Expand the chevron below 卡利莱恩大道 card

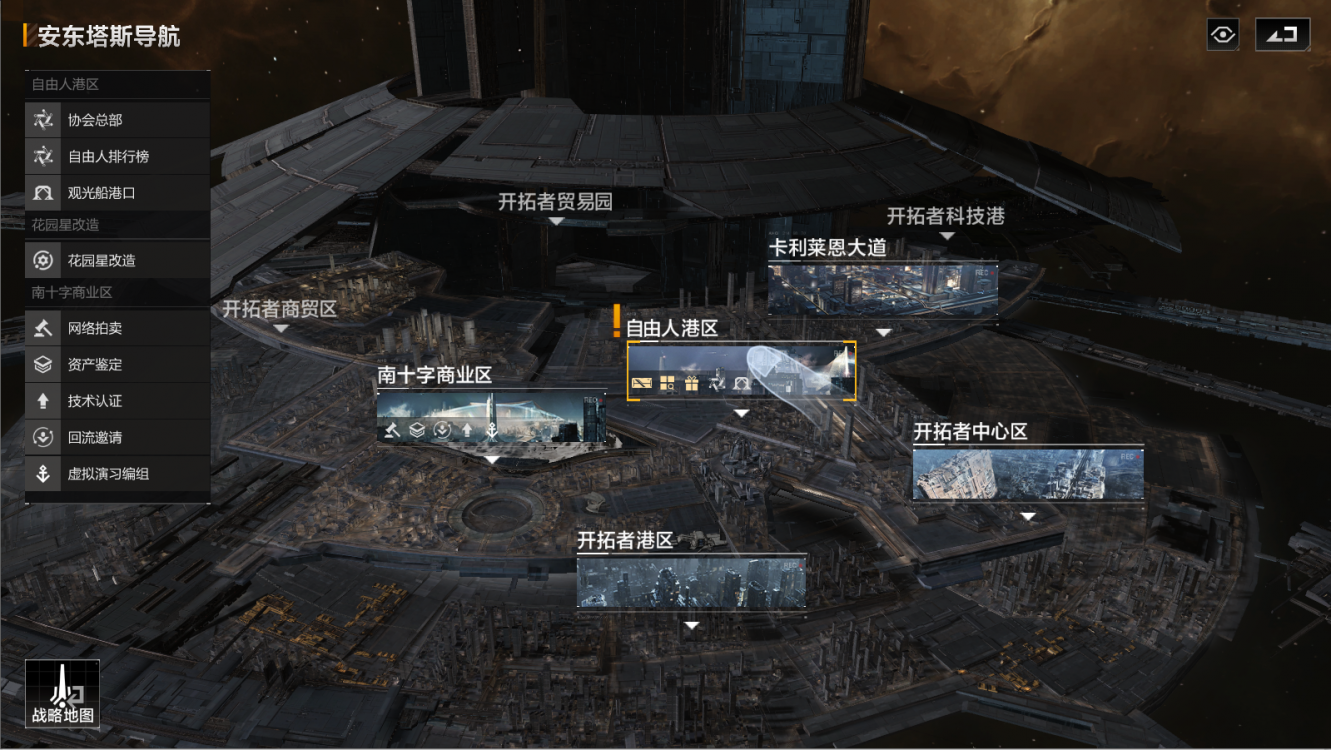coord(882,330)
